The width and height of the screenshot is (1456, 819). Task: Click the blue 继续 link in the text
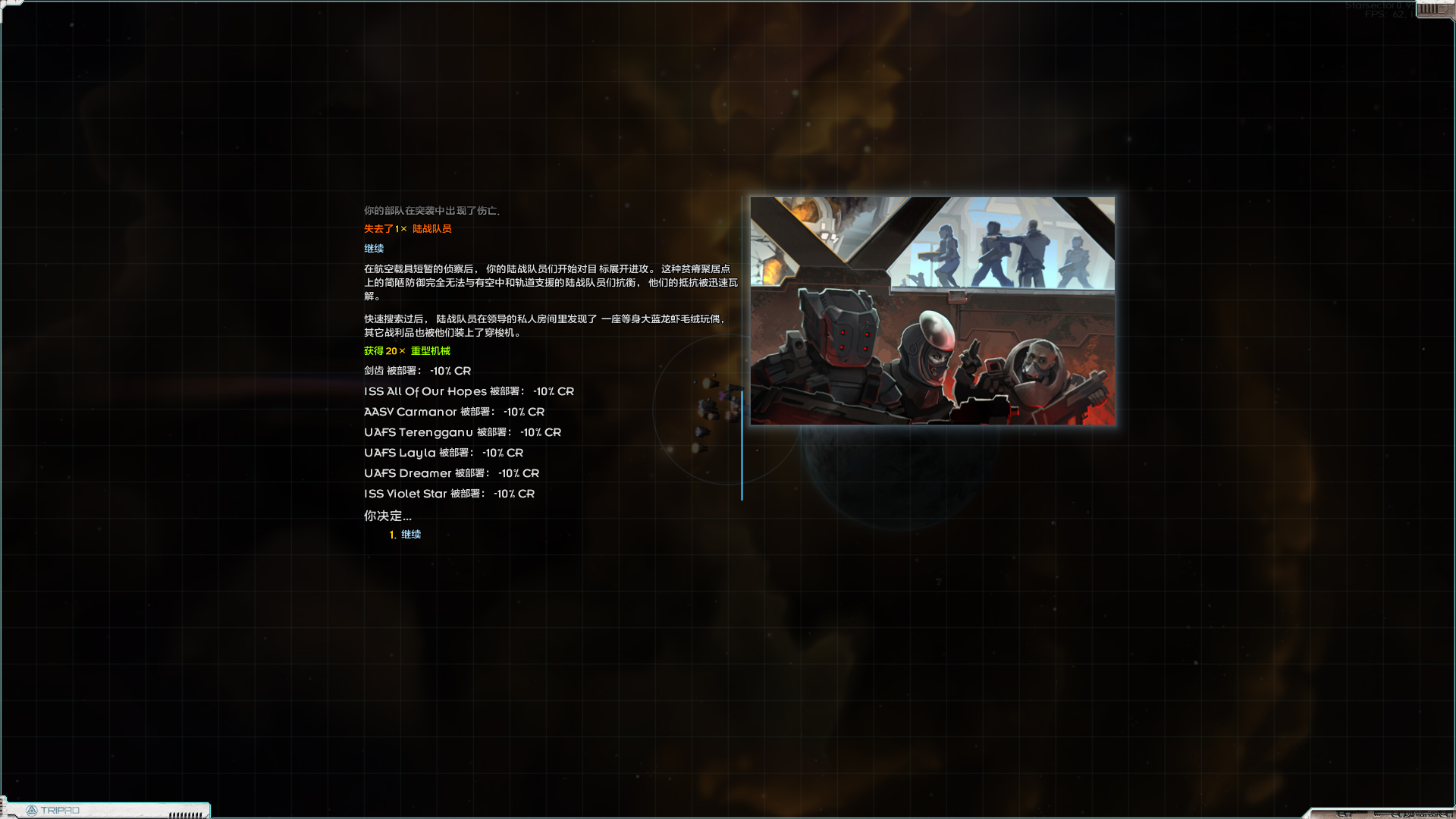coord(373,249)
